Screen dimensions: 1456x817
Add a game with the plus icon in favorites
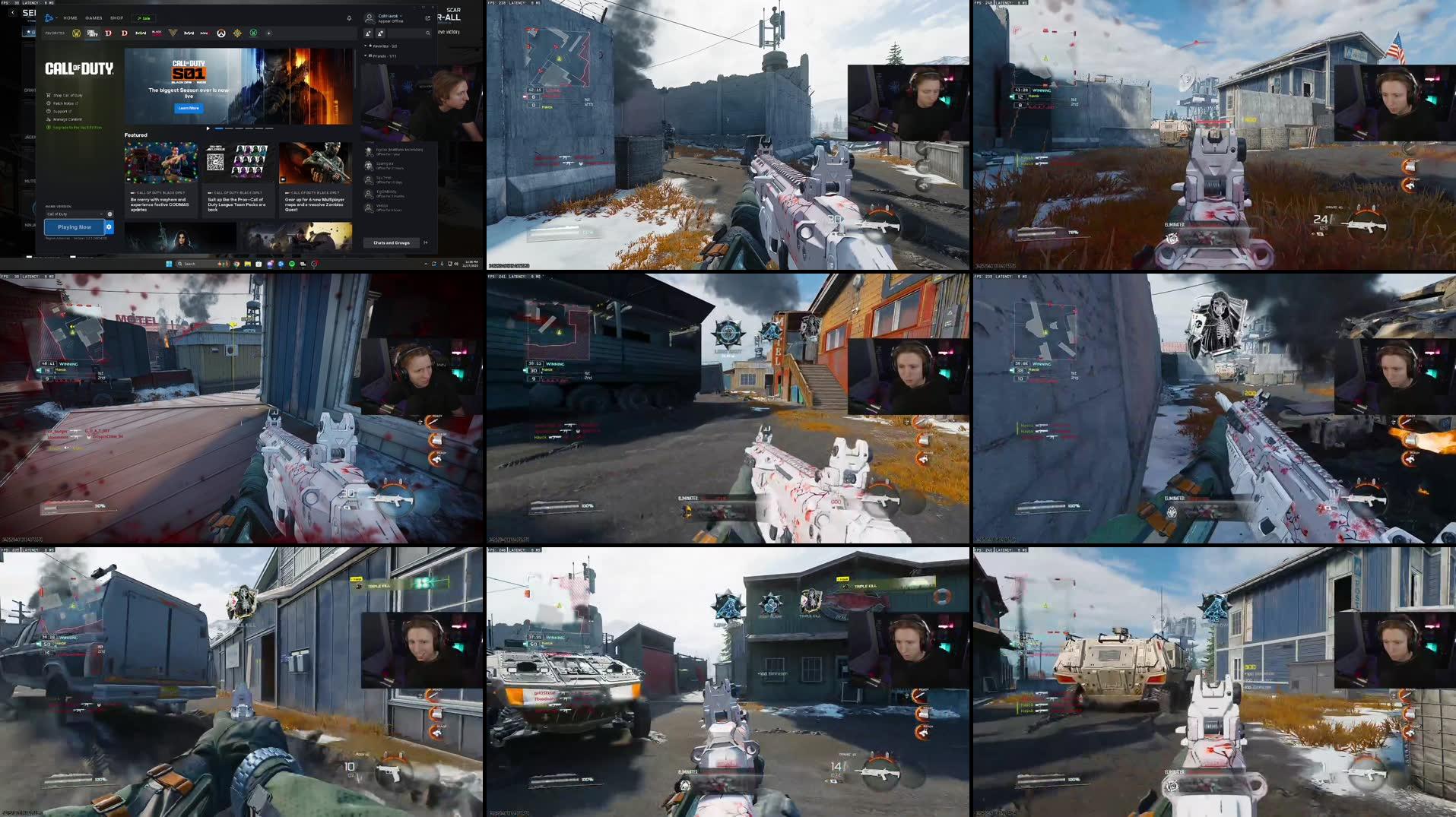pos(268,33)
